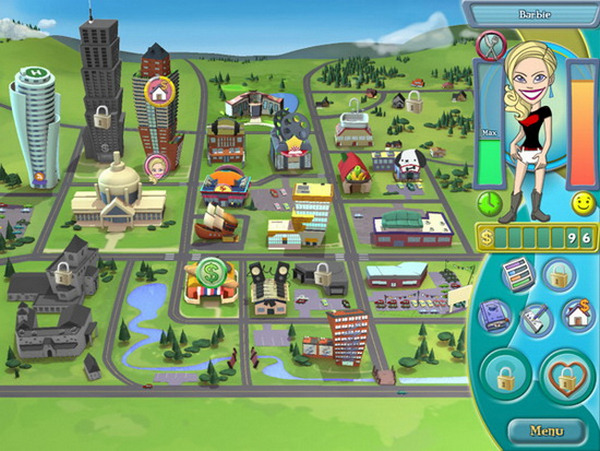Click the tool icon between book and house

[x=536, y=320]
